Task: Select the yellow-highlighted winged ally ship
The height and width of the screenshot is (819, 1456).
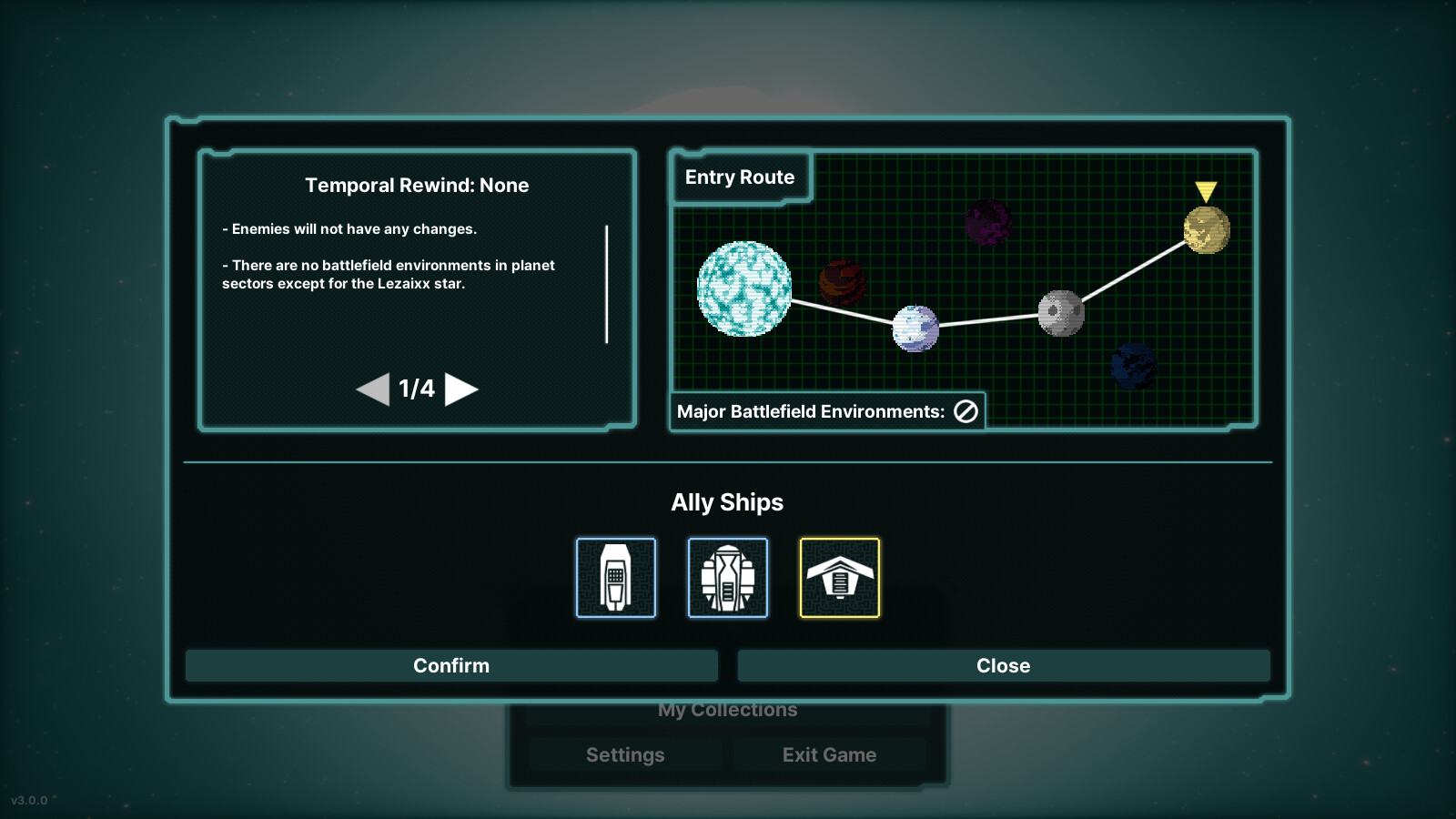Action: pos(839,578)
